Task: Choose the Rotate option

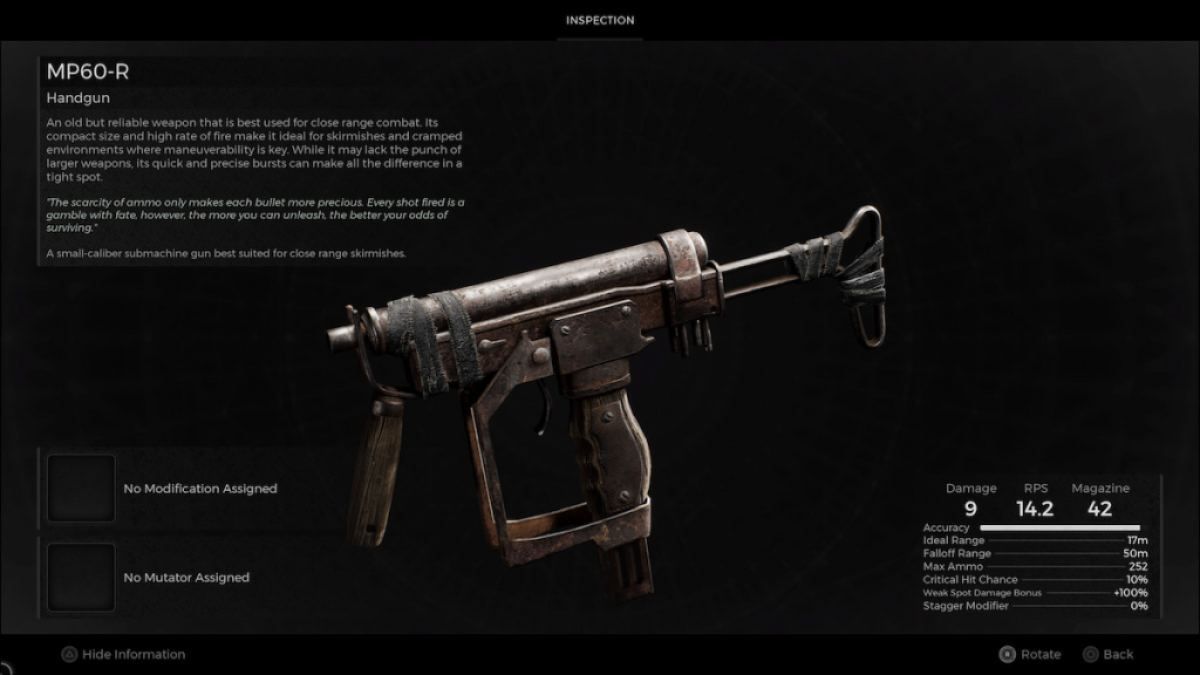Action: (x=1030, y=654)
